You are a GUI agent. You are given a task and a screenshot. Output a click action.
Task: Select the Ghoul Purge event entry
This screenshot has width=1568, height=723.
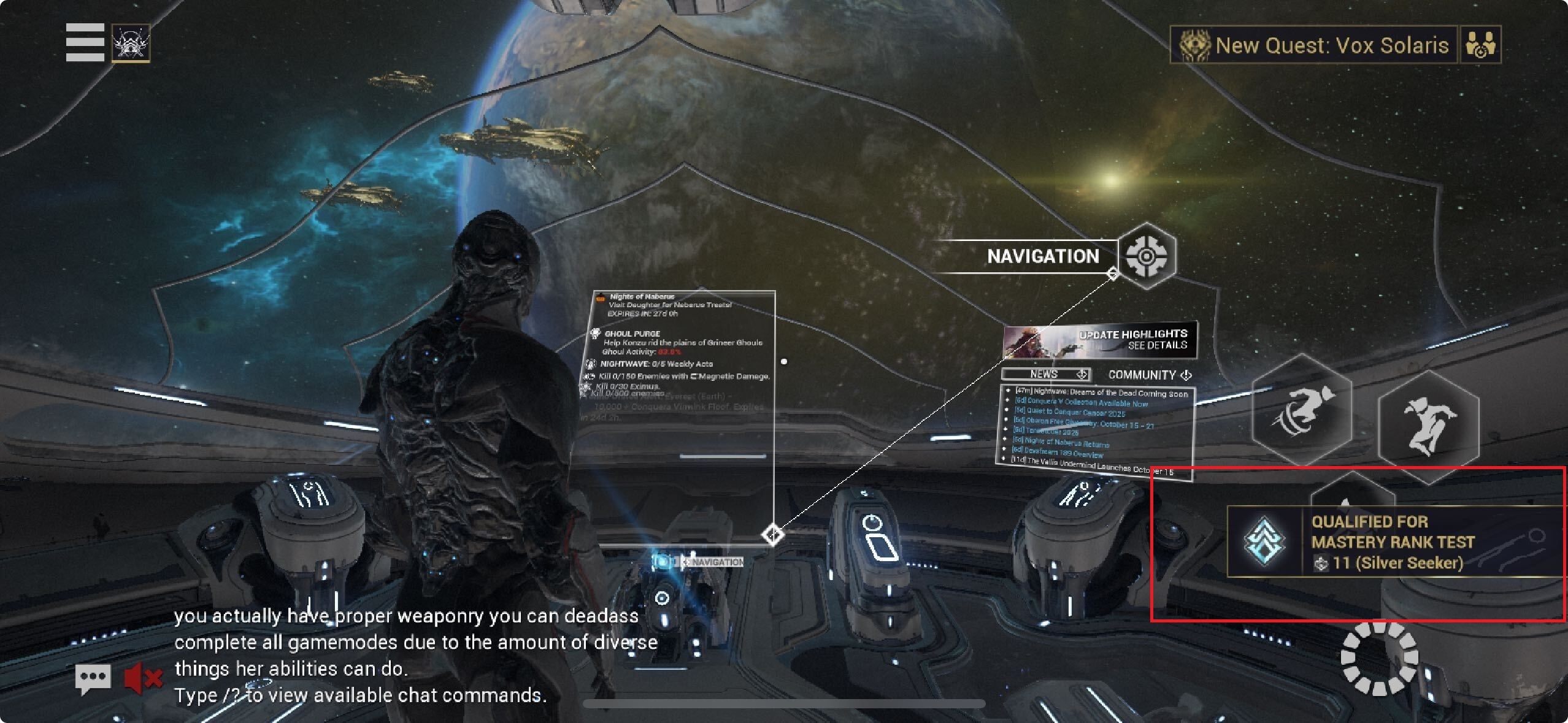pos(681,342)
